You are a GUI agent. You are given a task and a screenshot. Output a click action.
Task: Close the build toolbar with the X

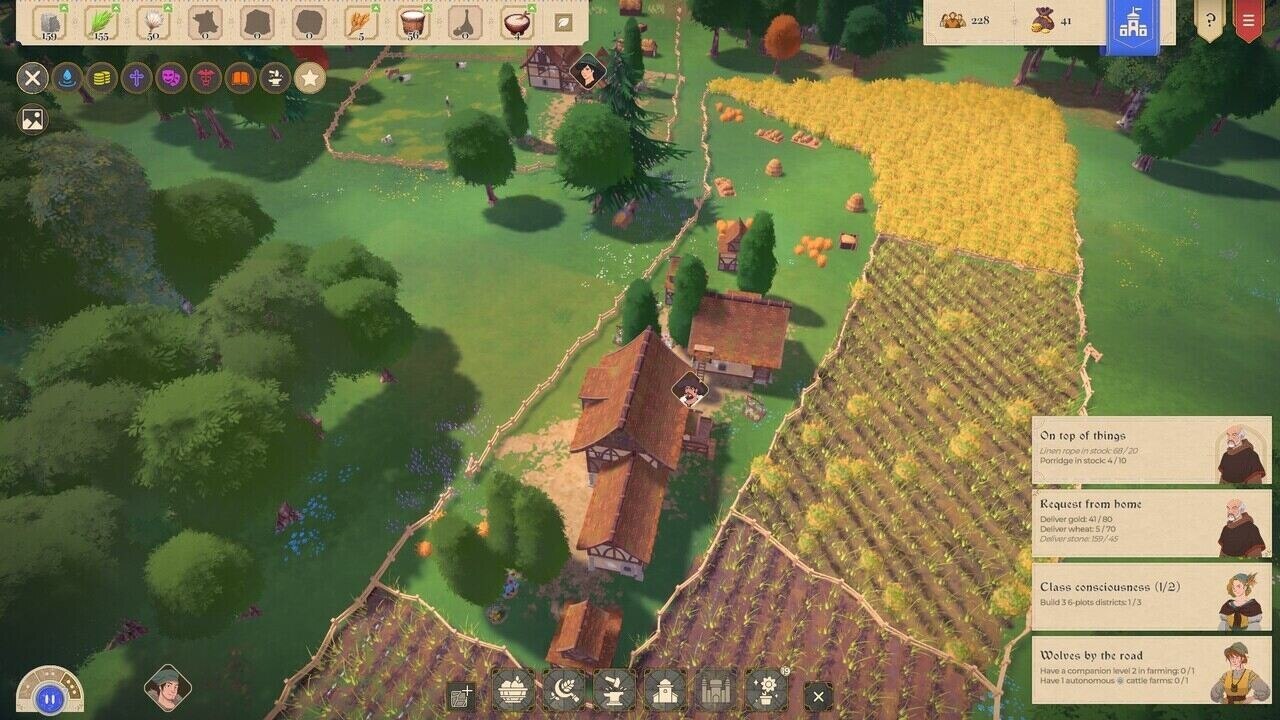click(818, 696)
